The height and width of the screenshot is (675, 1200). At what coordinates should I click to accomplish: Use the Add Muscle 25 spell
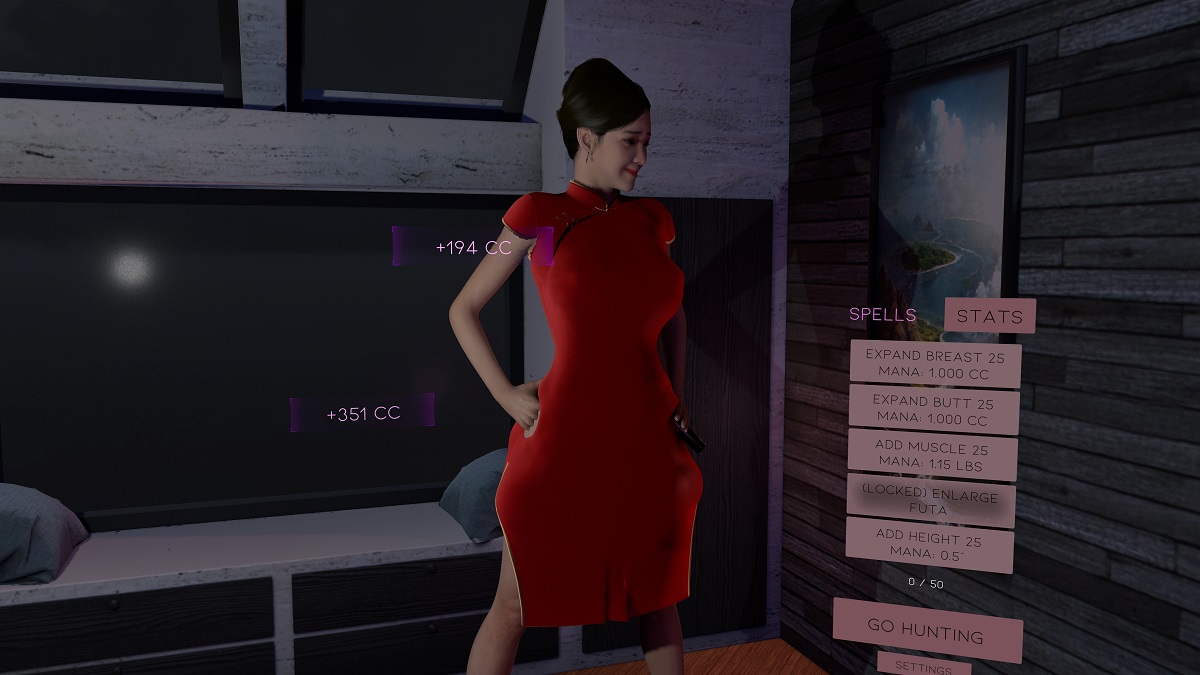(932, 457)
